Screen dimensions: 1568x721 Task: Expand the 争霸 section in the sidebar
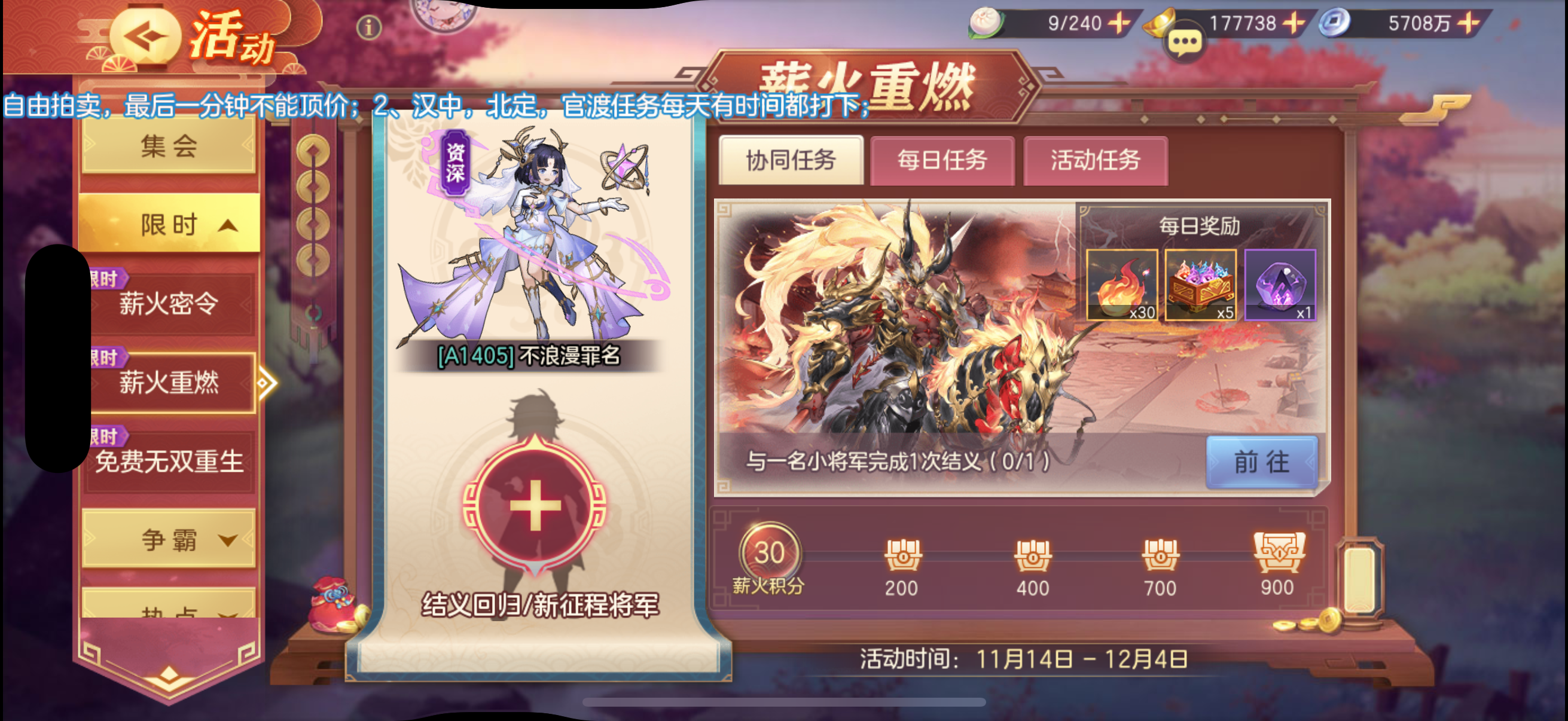(169, 542)
